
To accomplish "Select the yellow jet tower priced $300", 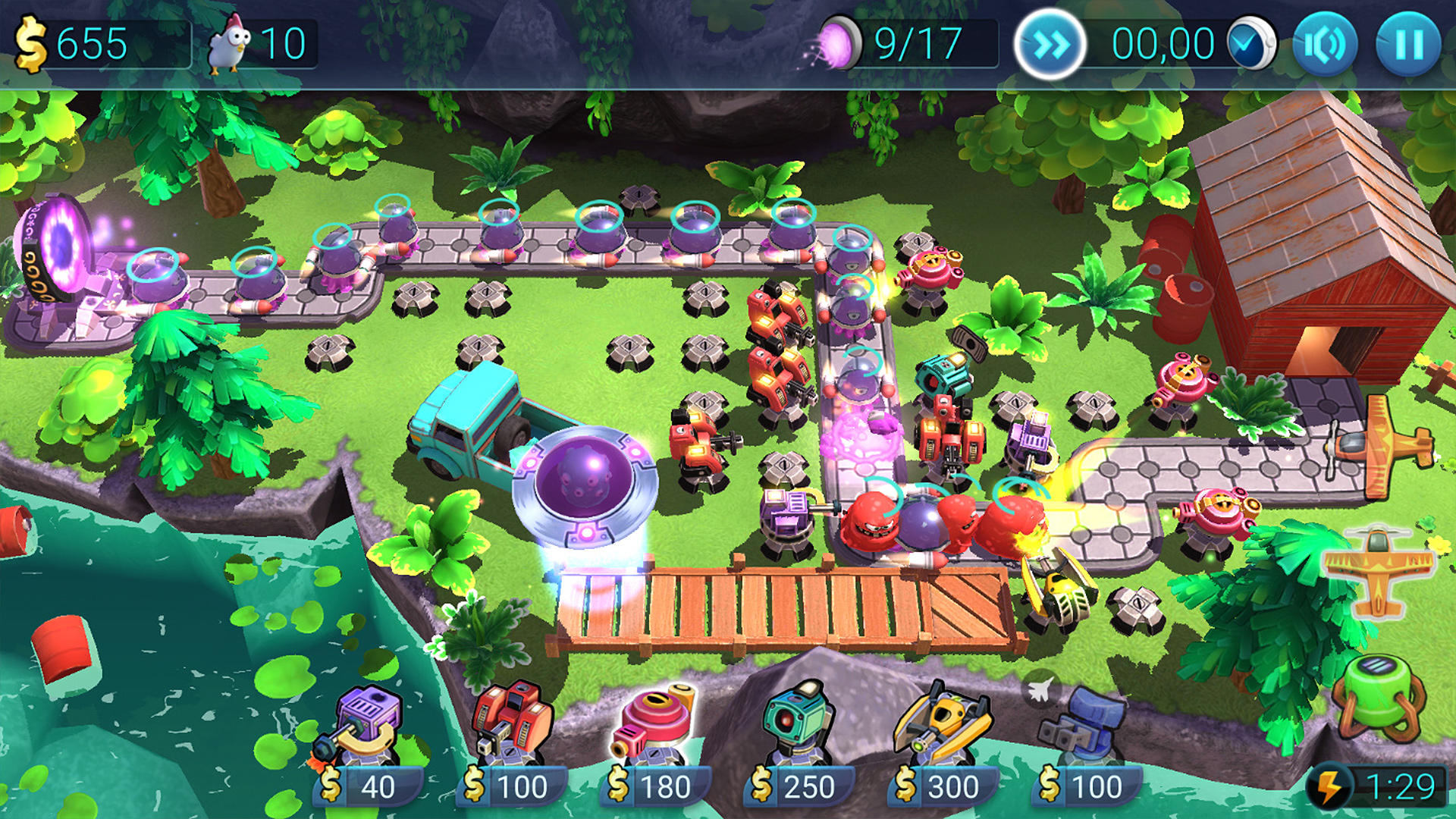I will pyautogui.click(x=944, y=724).
